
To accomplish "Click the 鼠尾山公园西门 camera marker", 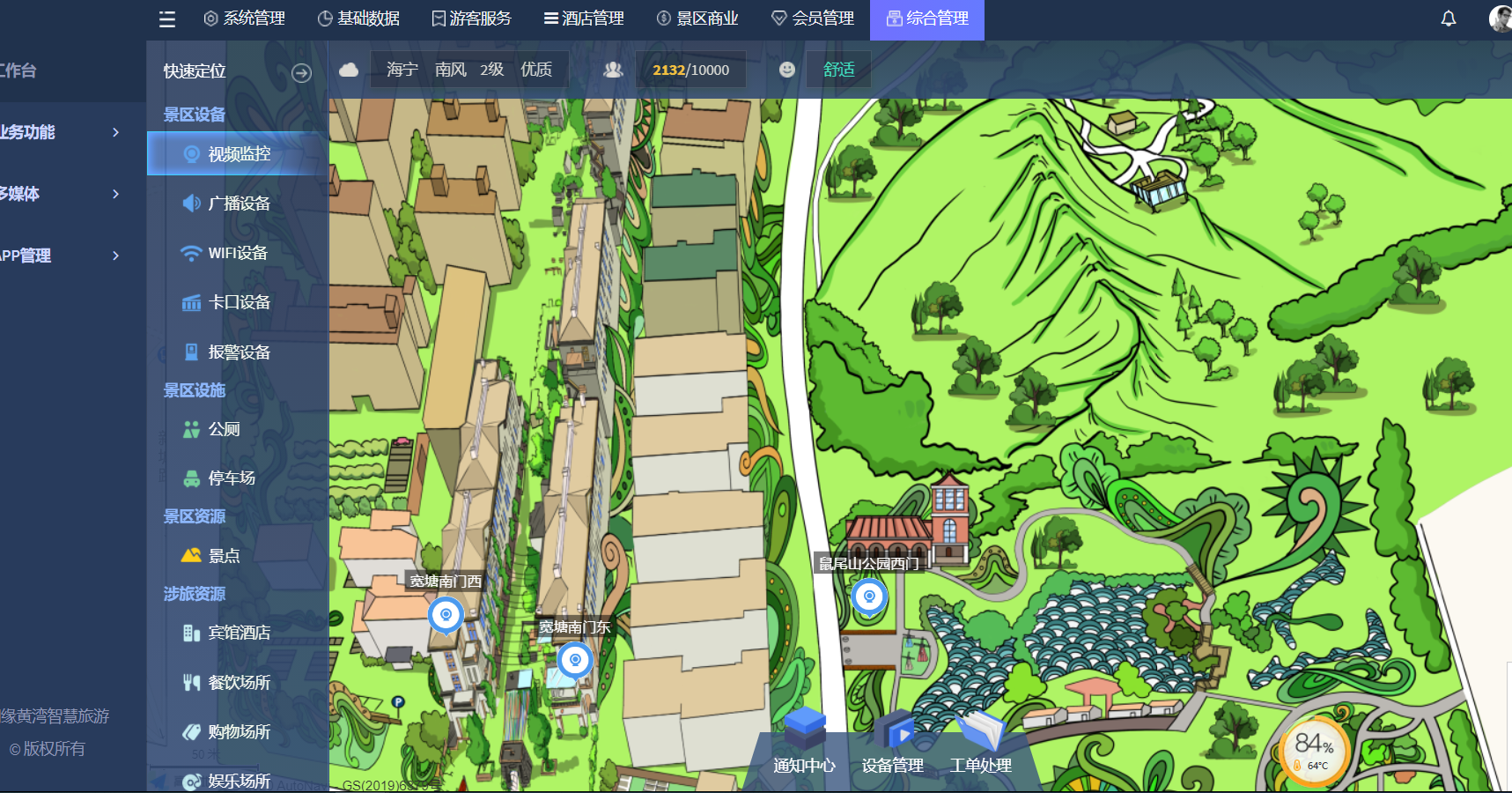I will pyautogui.click(x=869, y=597).
